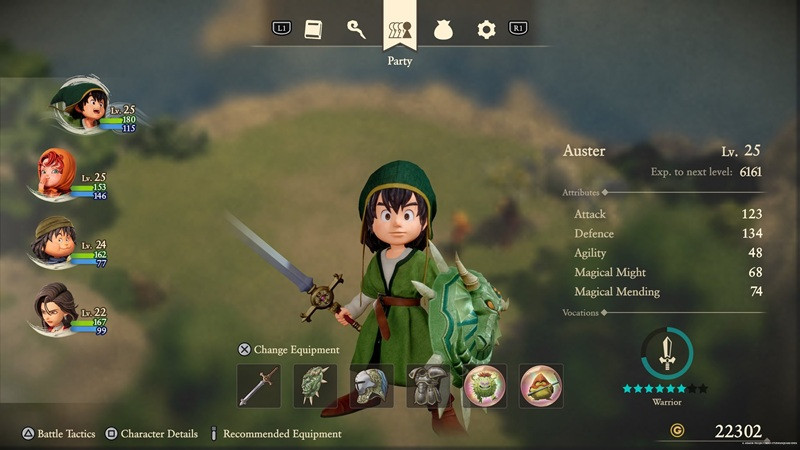Open the Warrior vocation sword emblem
The width and height of the screenshot is (800, 450).
pos(666,352)
